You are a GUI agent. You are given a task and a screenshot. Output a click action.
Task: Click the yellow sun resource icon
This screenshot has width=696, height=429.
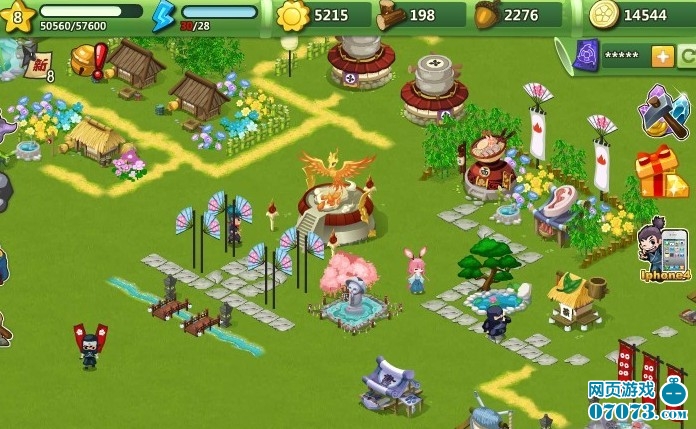tap(293, 15)
